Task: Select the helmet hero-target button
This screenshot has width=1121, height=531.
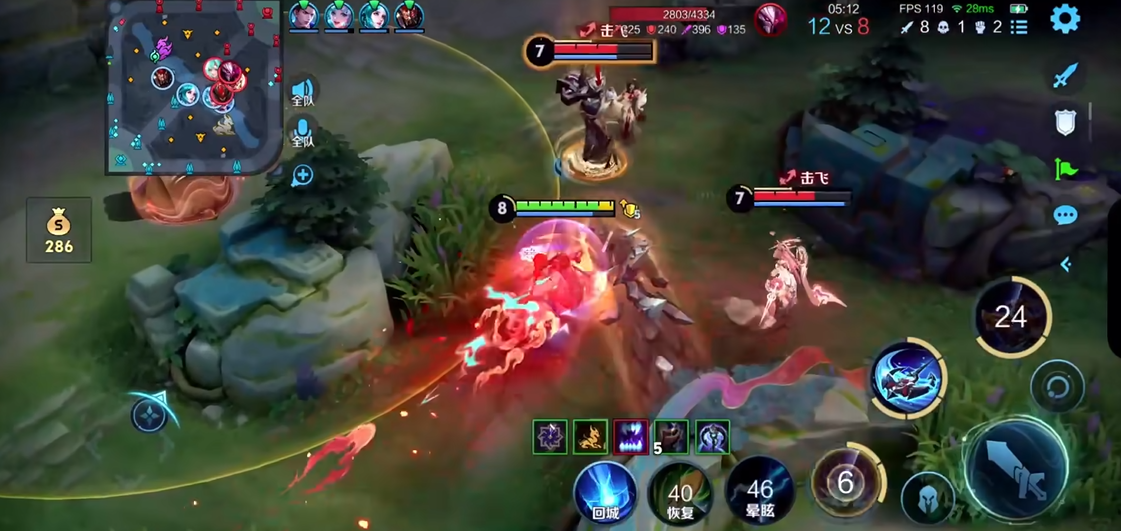Action: [927, 497]
